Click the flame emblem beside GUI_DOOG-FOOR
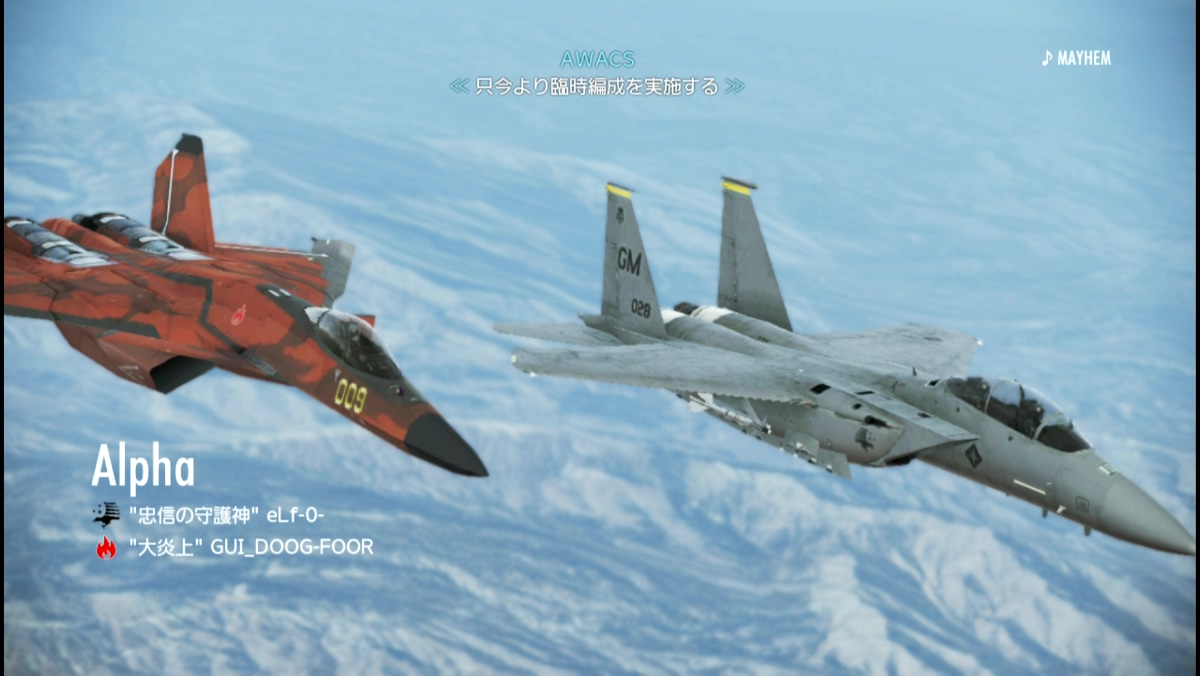The image size is (1200, 676). (x=105, y=547)
